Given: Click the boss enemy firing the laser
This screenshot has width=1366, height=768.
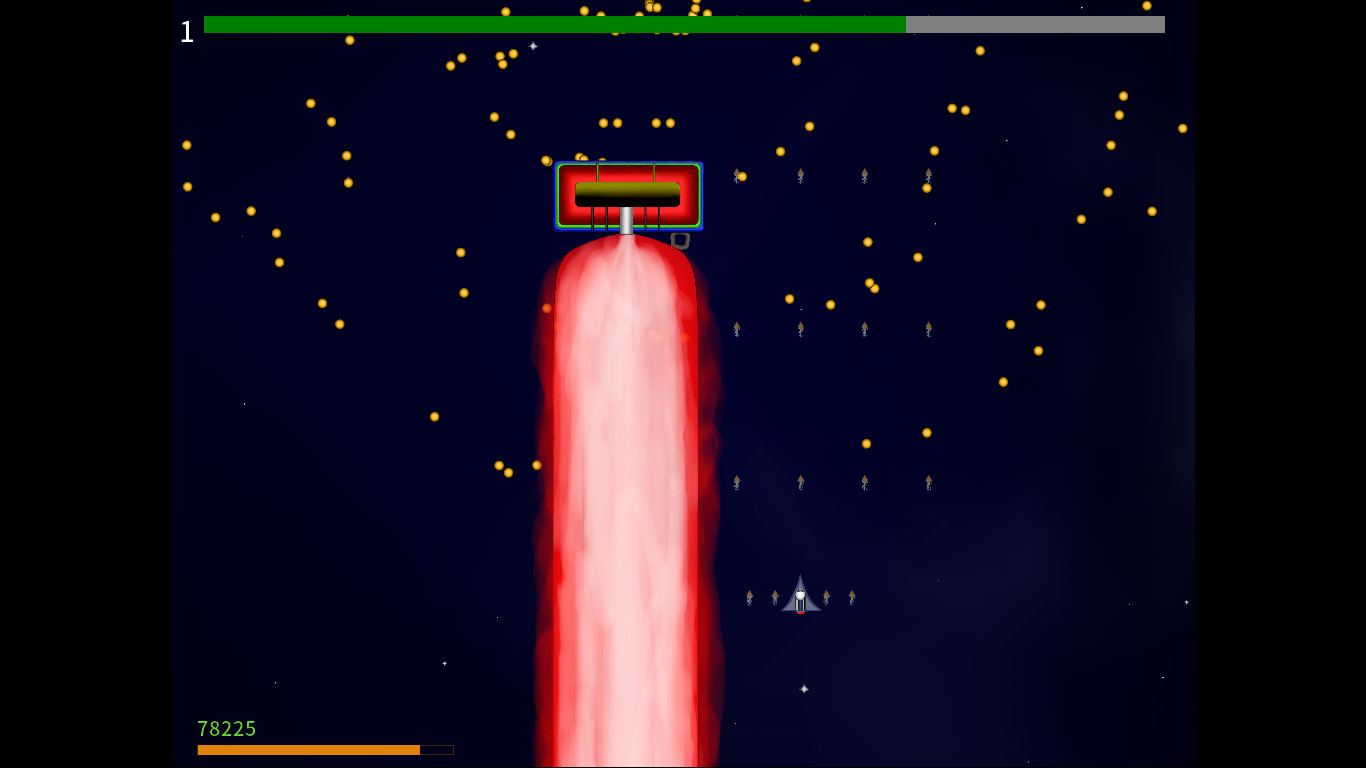Looking at the screenshot, I should [629, 196].
